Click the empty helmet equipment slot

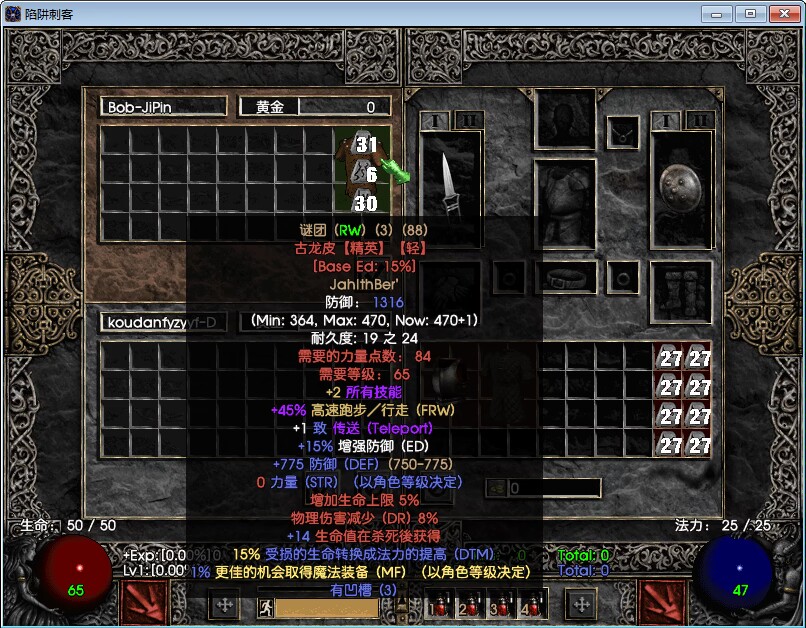(x=565, y=121)
